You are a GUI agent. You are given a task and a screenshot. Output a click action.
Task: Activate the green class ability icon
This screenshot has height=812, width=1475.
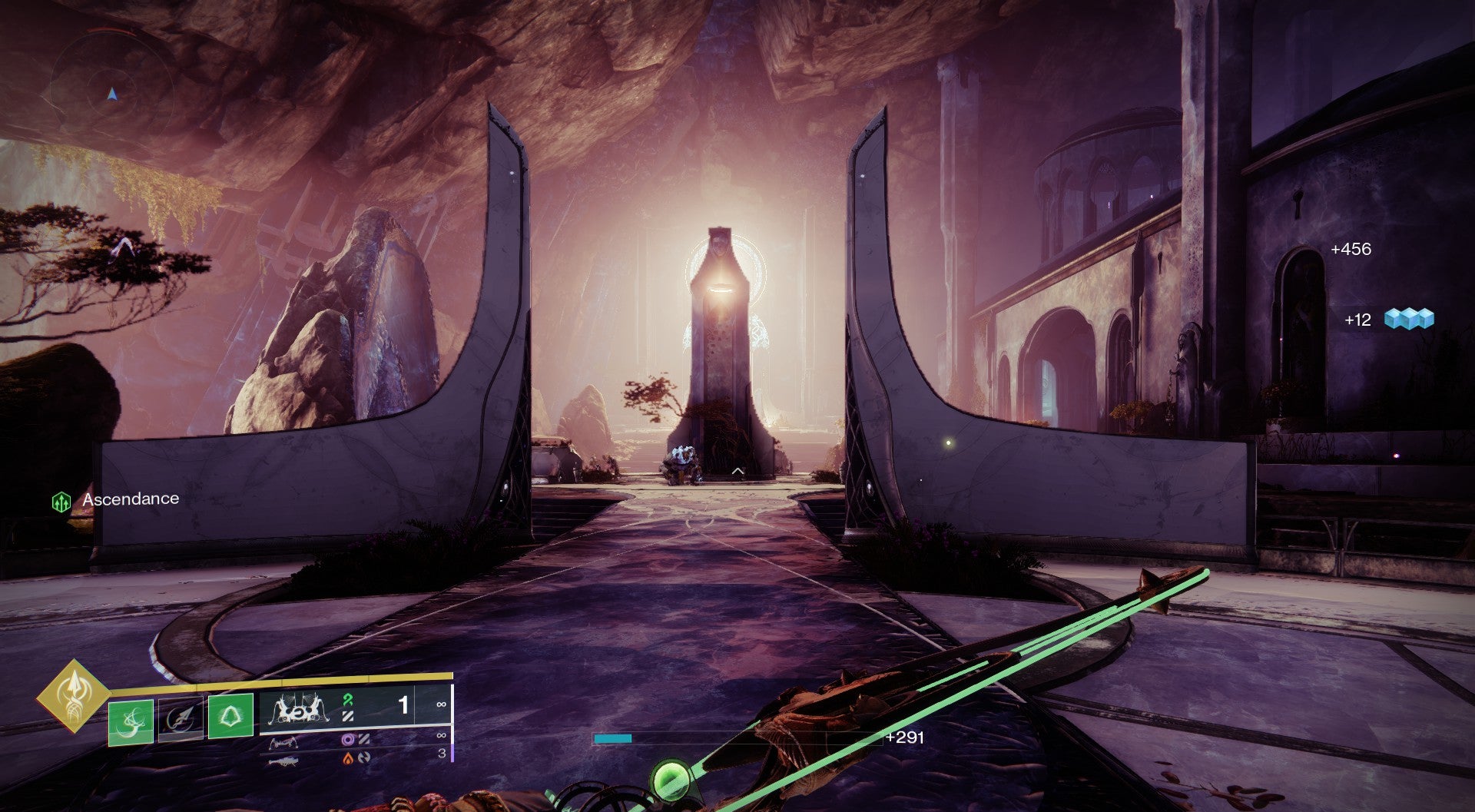point(230,715)
